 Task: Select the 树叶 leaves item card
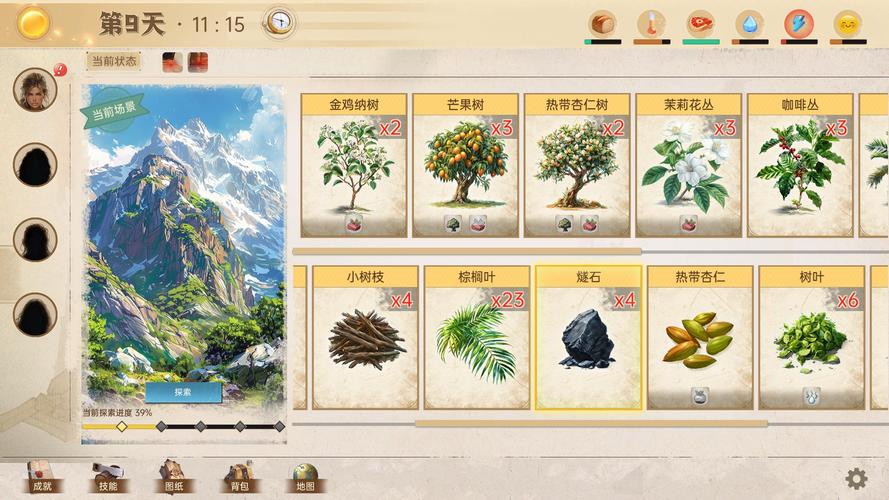[x=811, y=338]
